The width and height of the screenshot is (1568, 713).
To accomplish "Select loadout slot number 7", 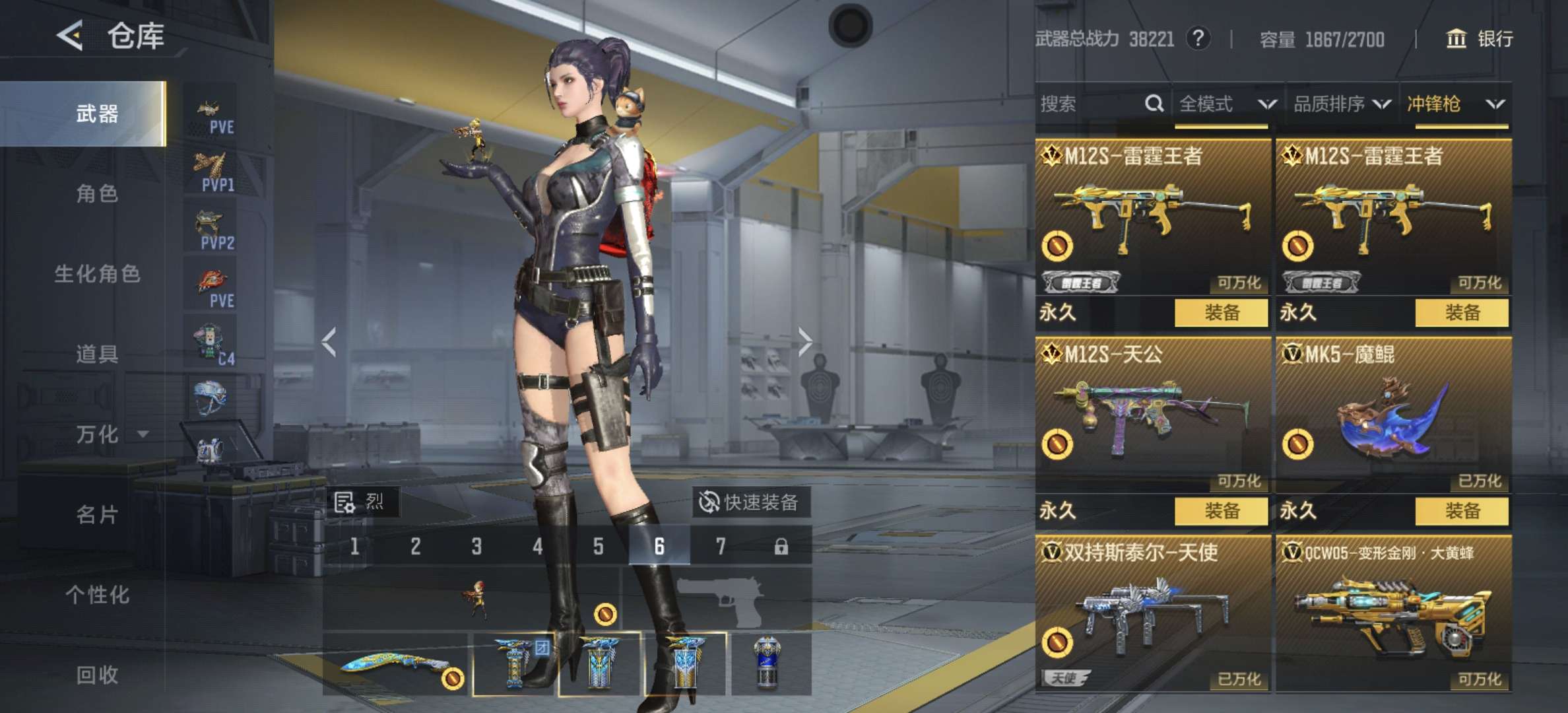I will tap(720, 546).
